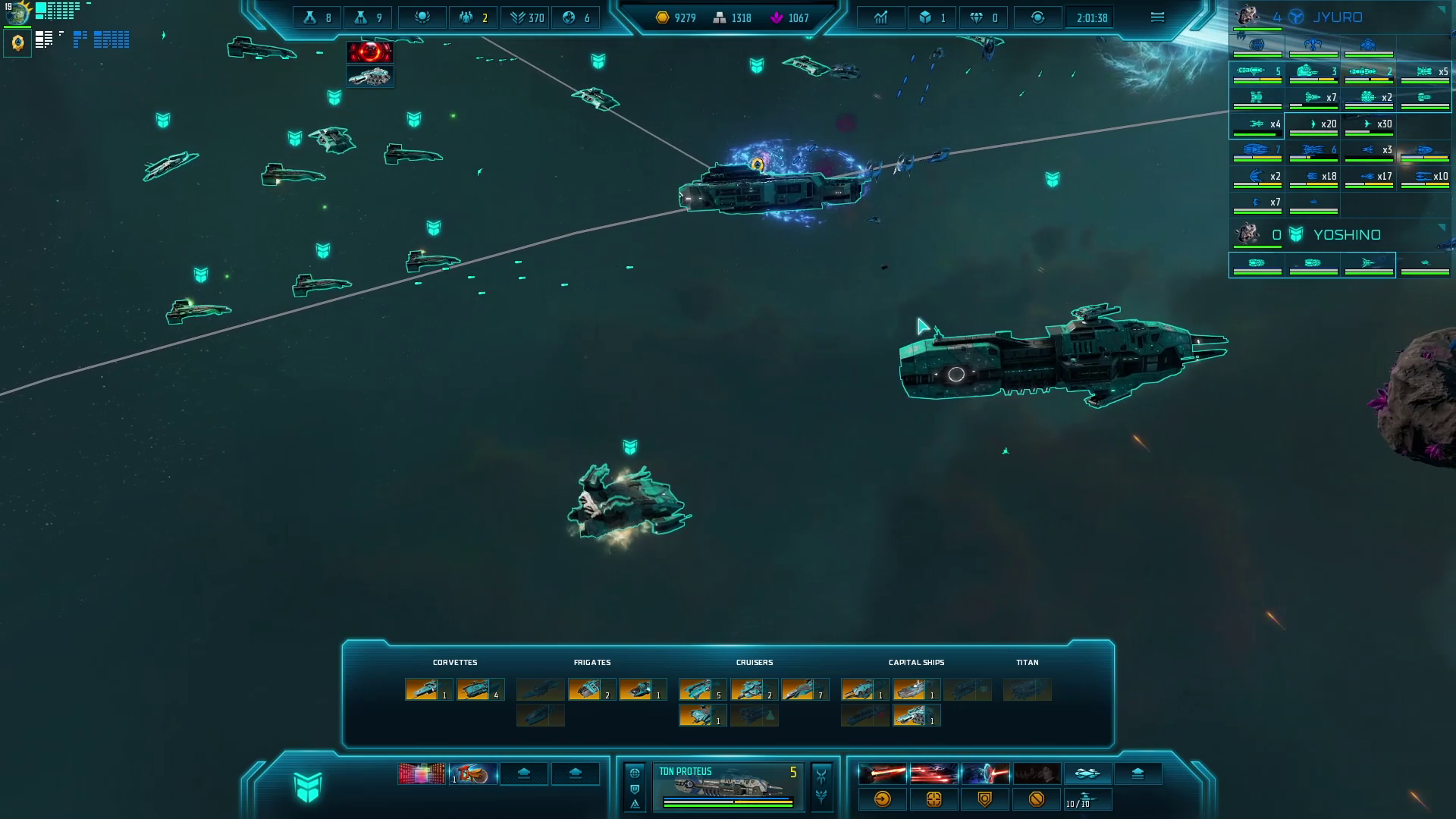Click the red eye alert notification
Screen dimensions: 1456x819
click(x=369, y=52)
